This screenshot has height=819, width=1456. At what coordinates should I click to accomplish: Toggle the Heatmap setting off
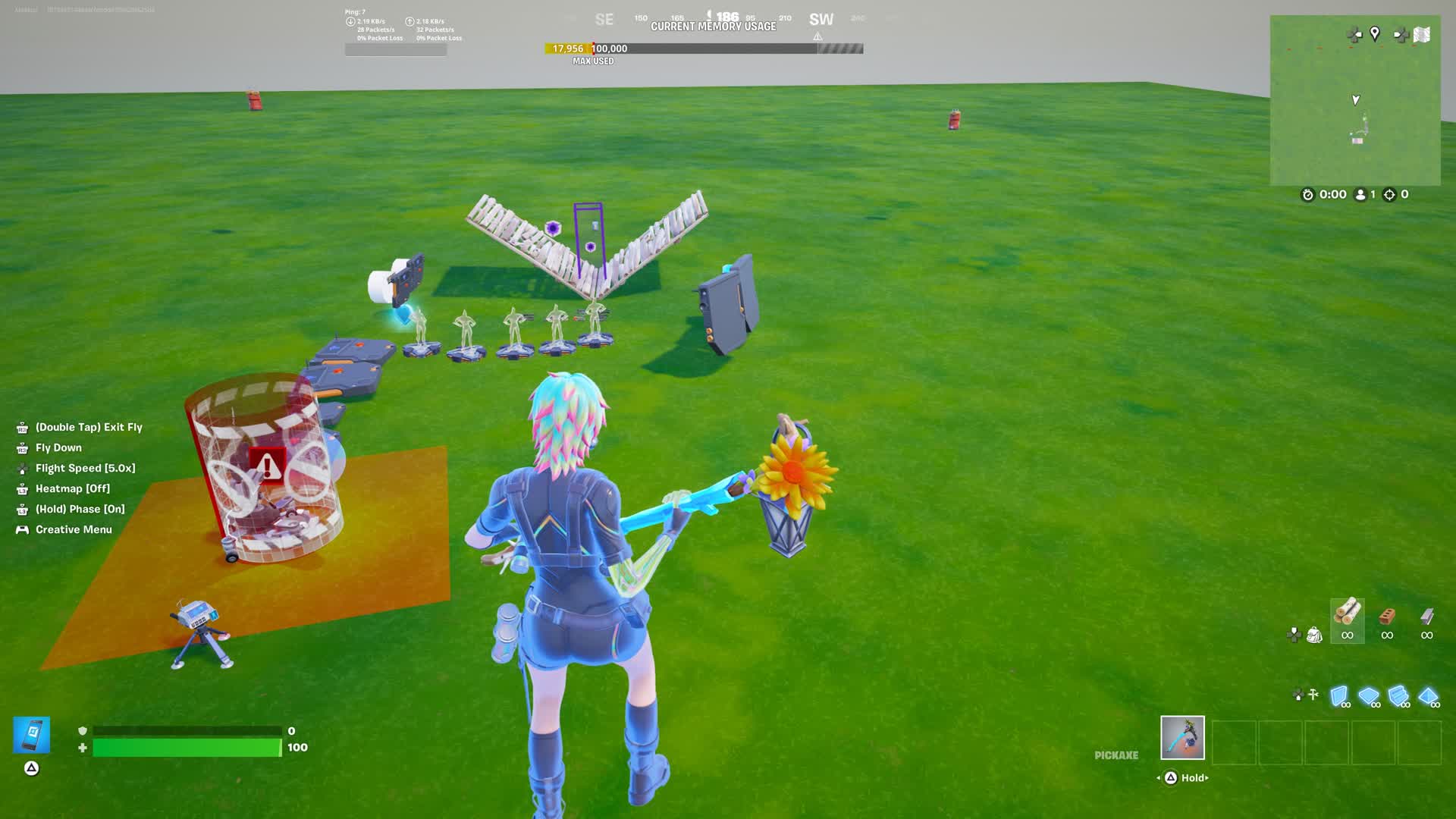[x=72, y=488]
